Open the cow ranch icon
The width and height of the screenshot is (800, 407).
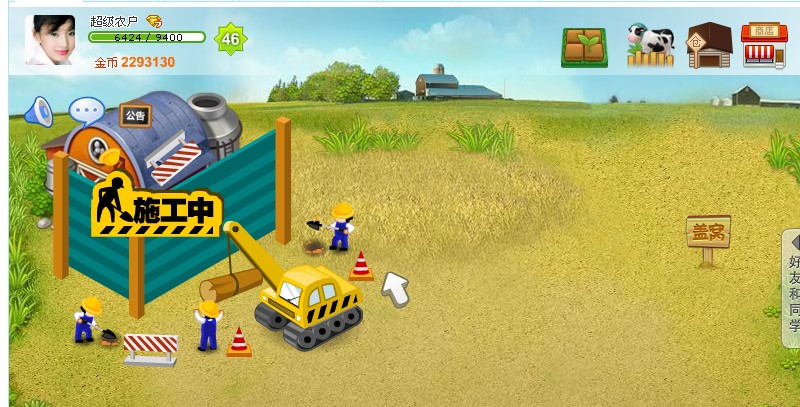[x=650, y=46]
